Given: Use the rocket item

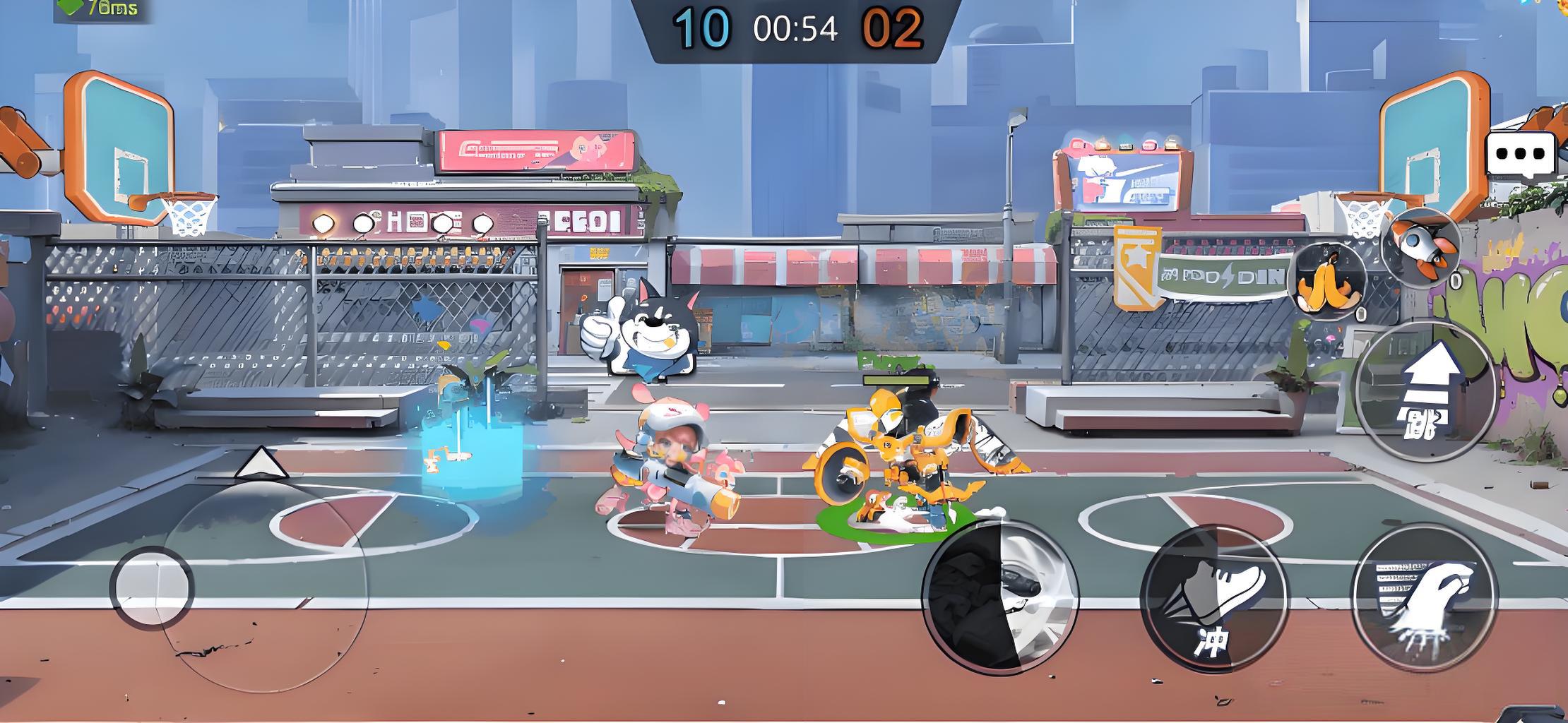Looking at the screenshot, I should pos(1420,246).
